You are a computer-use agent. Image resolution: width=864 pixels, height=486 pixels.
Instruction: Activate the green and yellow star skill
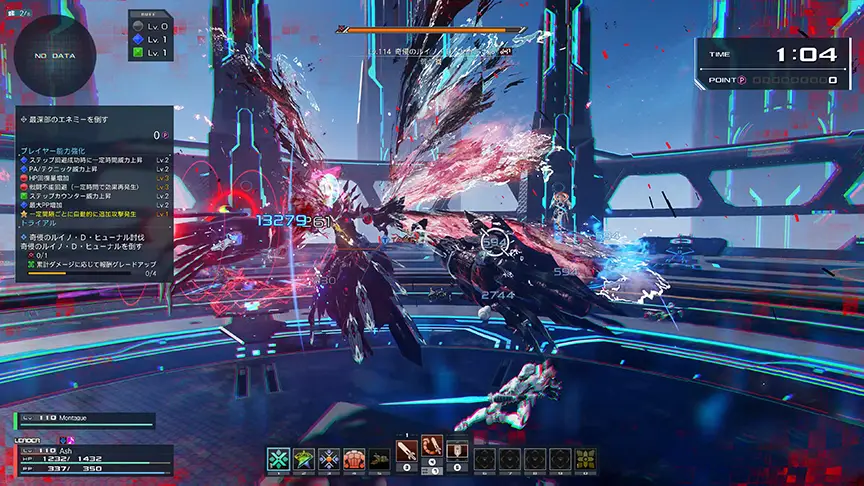[303, 459]
